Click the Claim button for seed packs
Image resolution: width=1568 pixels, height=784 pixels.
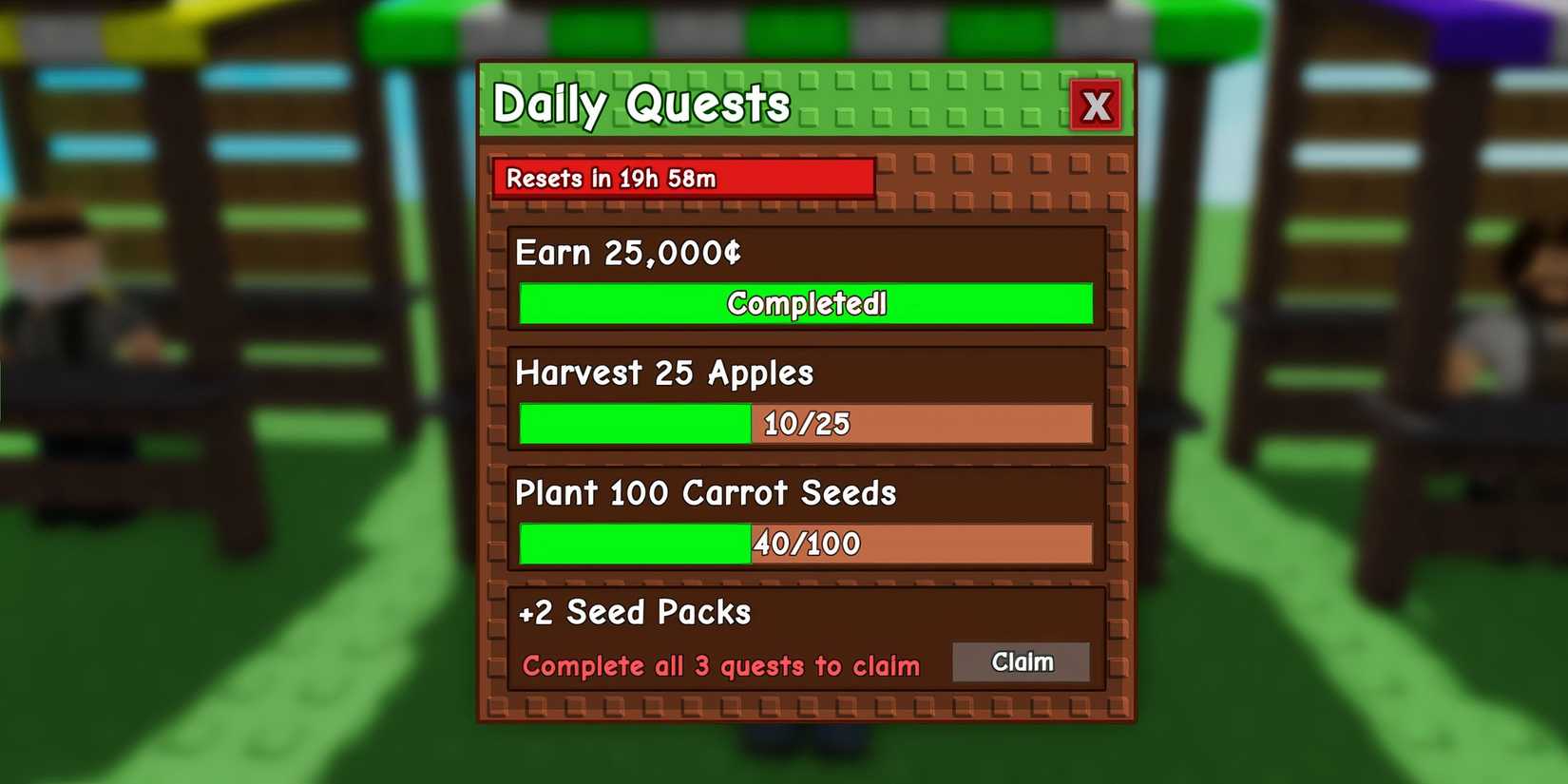(1022, 662)
